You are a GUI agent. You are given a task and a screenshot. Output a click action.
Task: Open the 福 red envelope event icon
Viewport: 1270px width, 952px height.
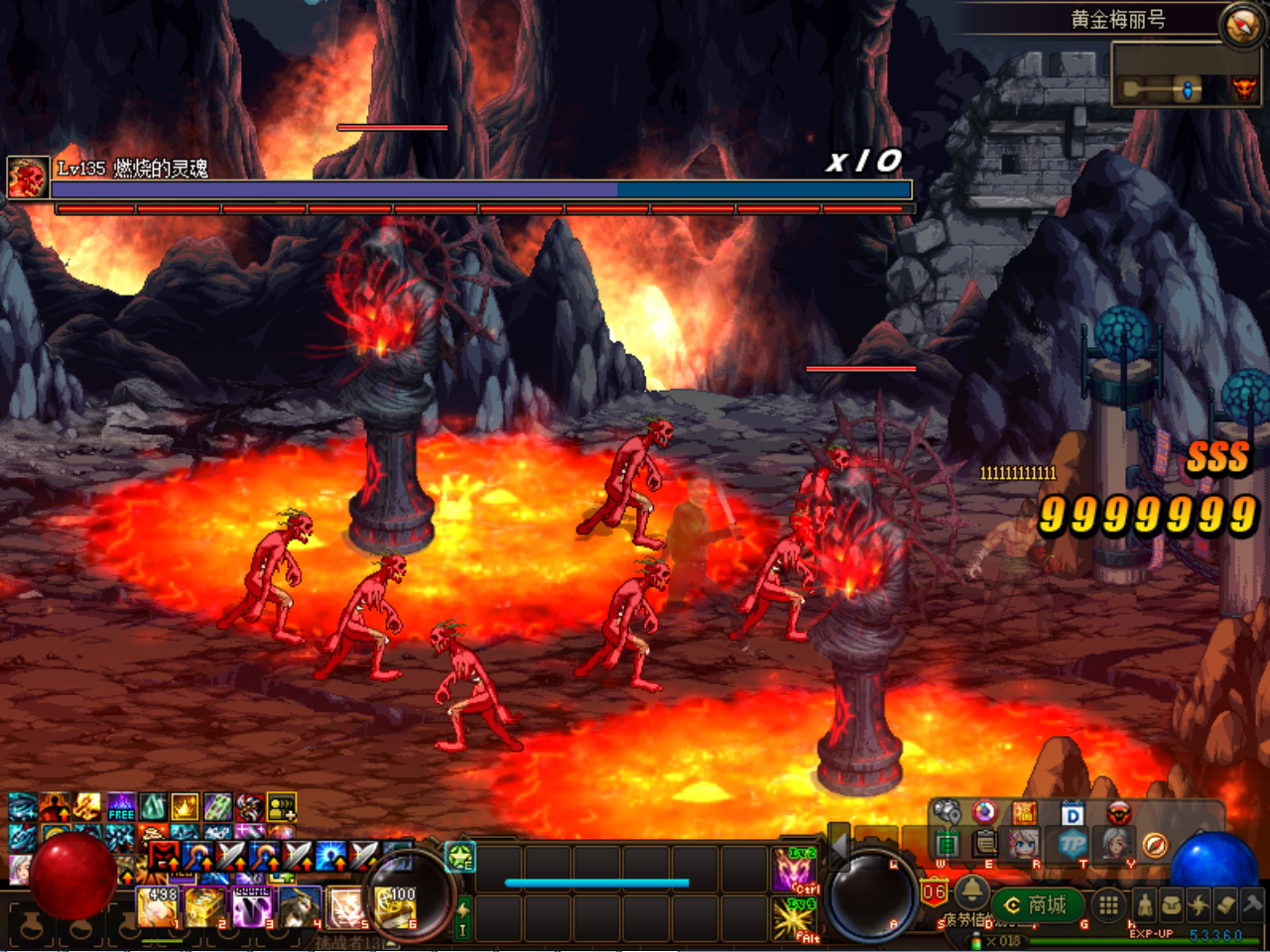pyautogui.click(x=1024, y=811)
